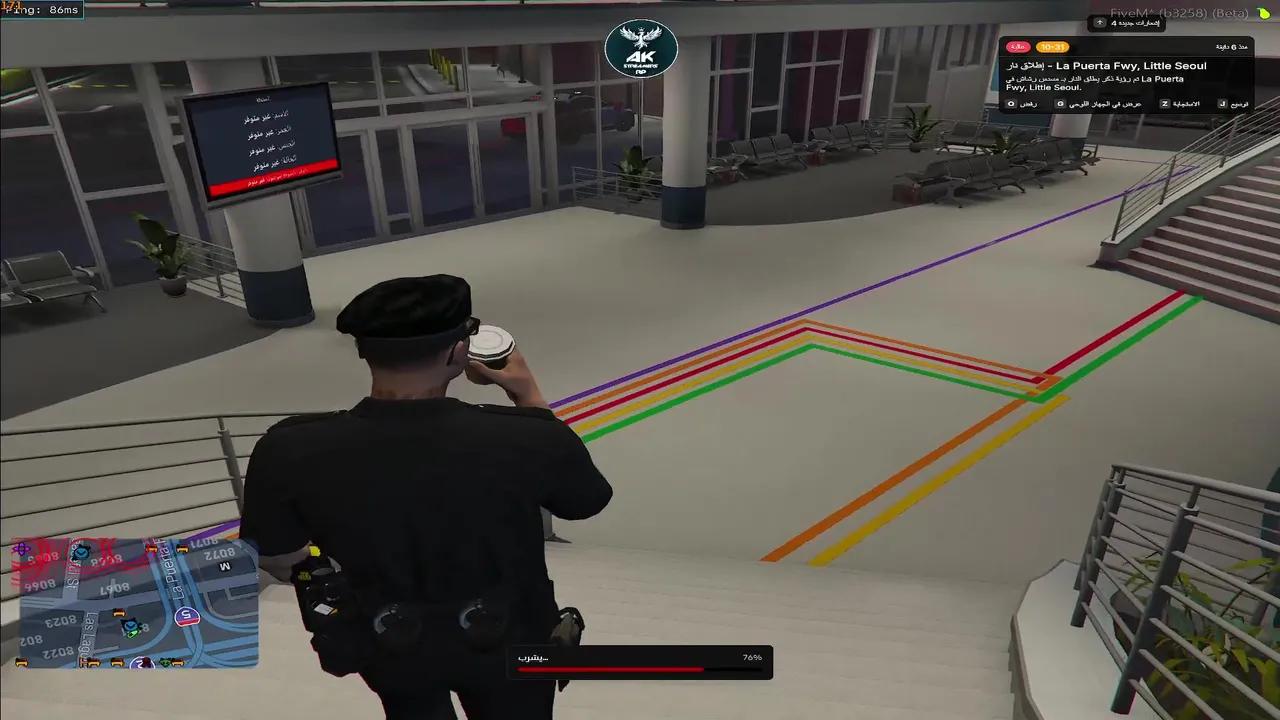
Task: Click the Z key badge for responding
Action: [x=1163, y=103]
